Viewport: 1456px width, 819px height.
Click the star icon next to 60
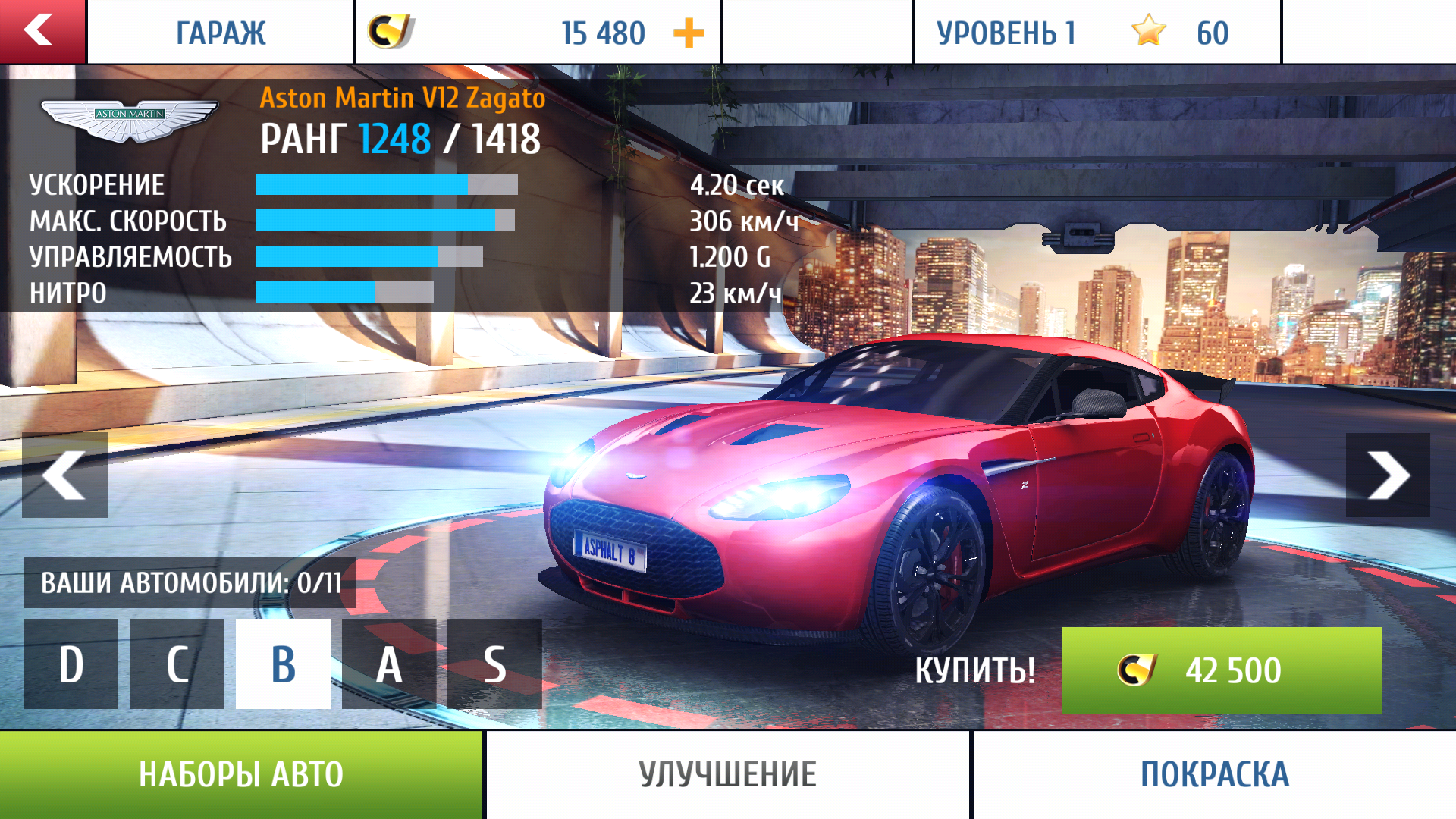pyautogui.click(x=1147, y=31)
